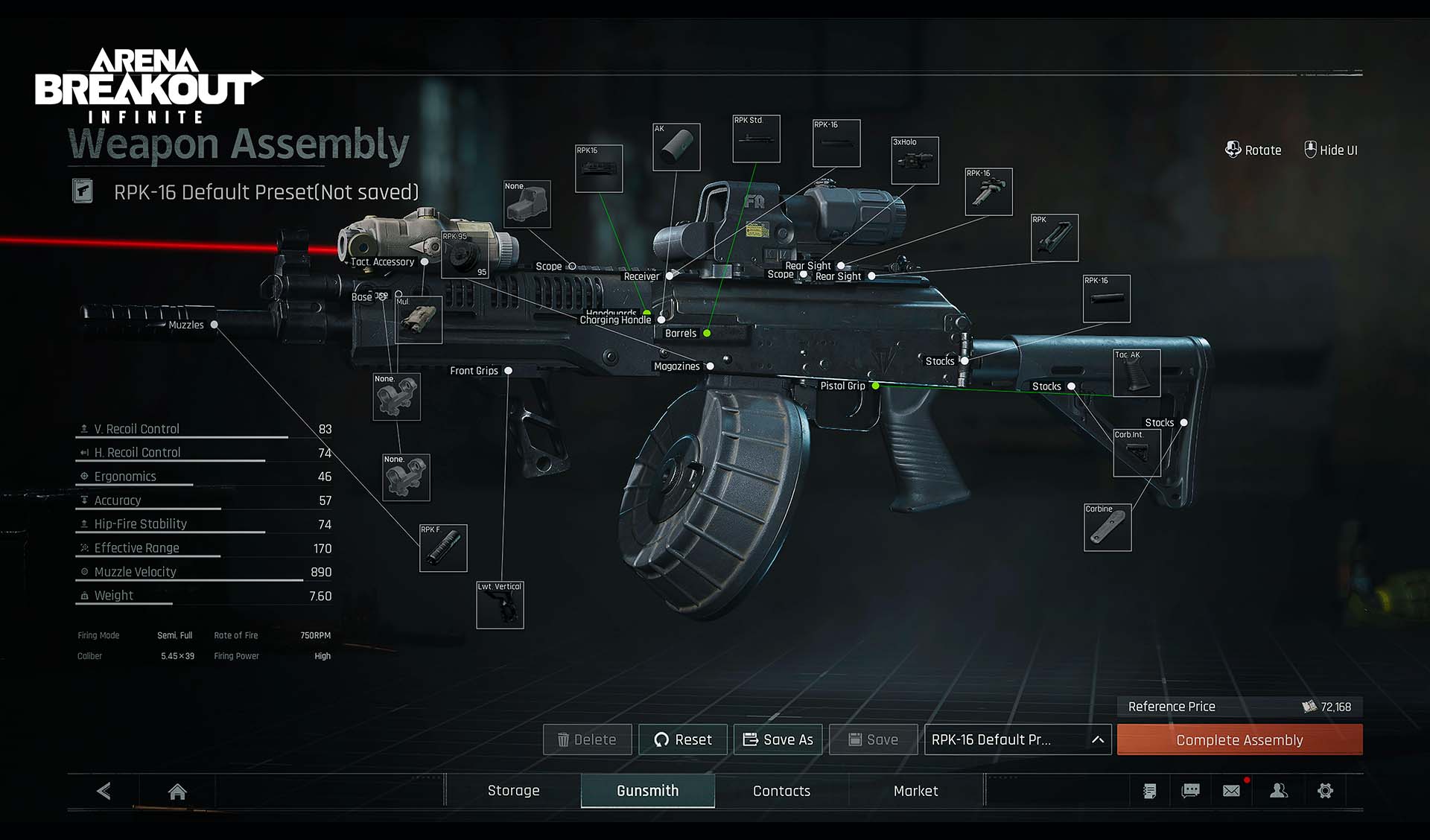
Task: Open the Contacts tab
Action: coord(781,791)
